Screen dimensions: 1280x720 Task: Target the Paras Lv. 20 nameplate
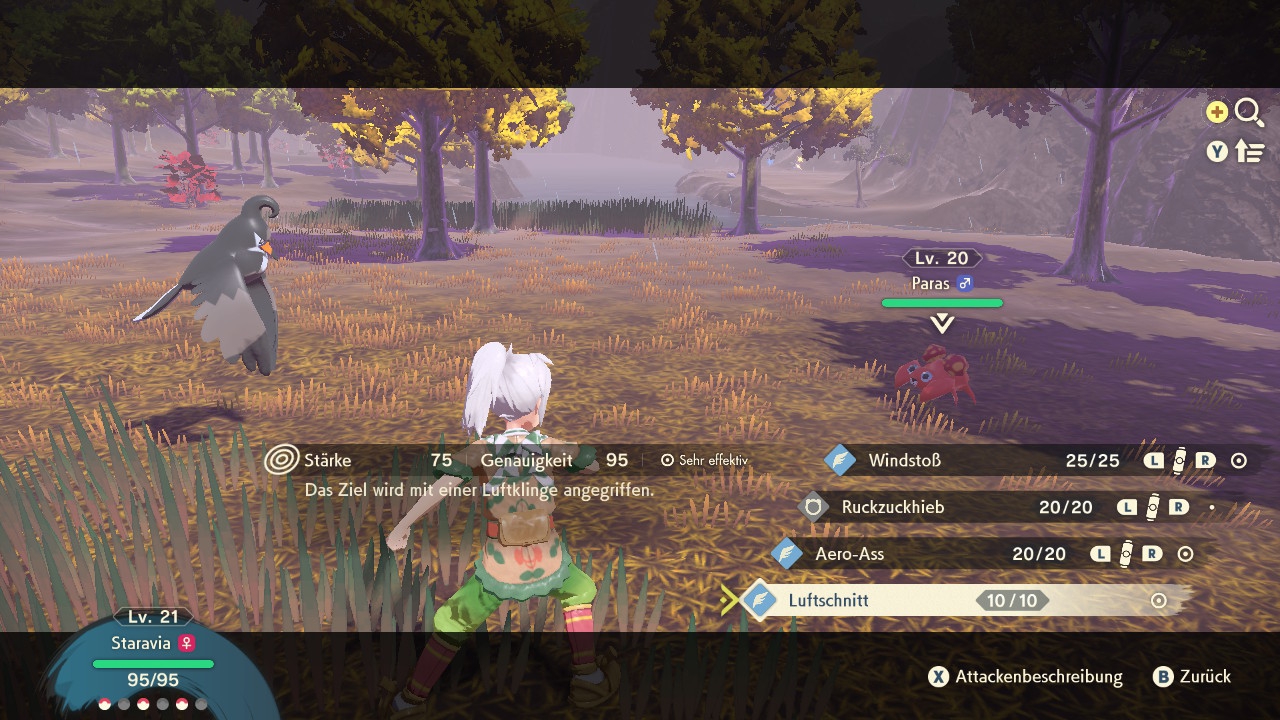click(x=941, y=272)
